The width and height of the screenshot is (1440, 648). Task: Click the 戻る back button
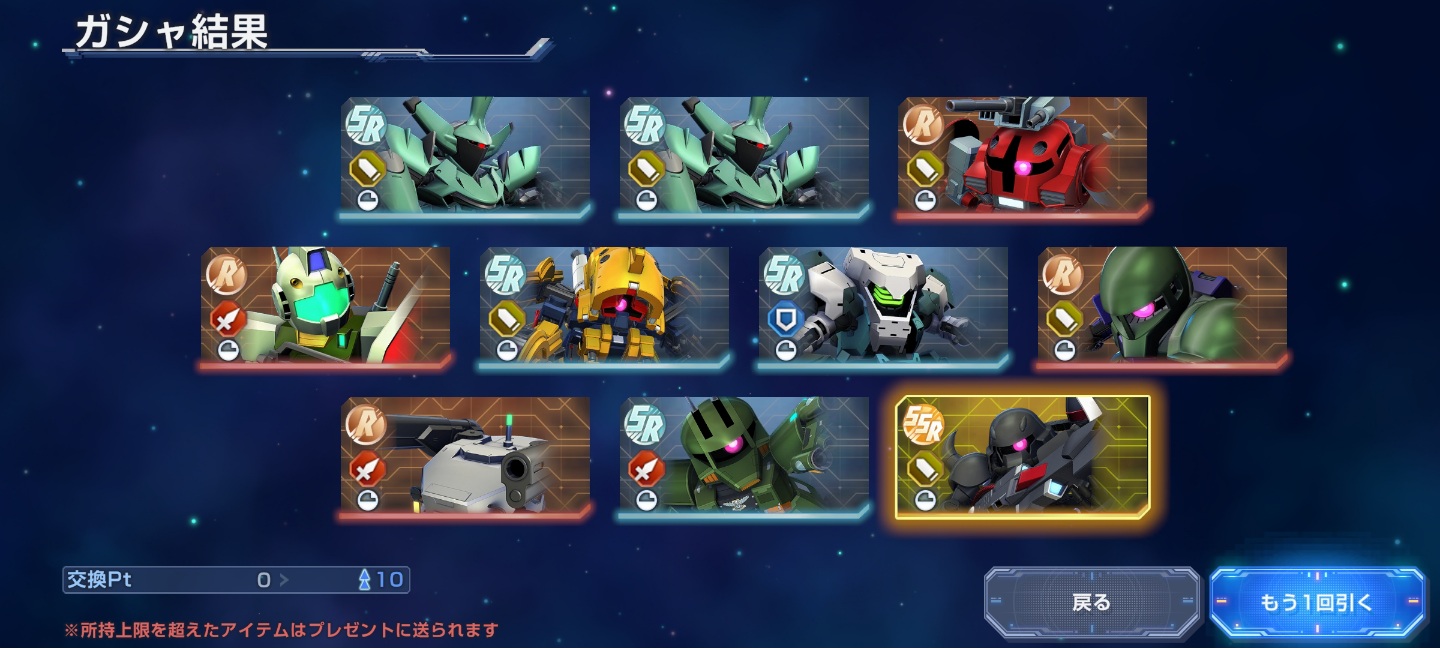1091,602
